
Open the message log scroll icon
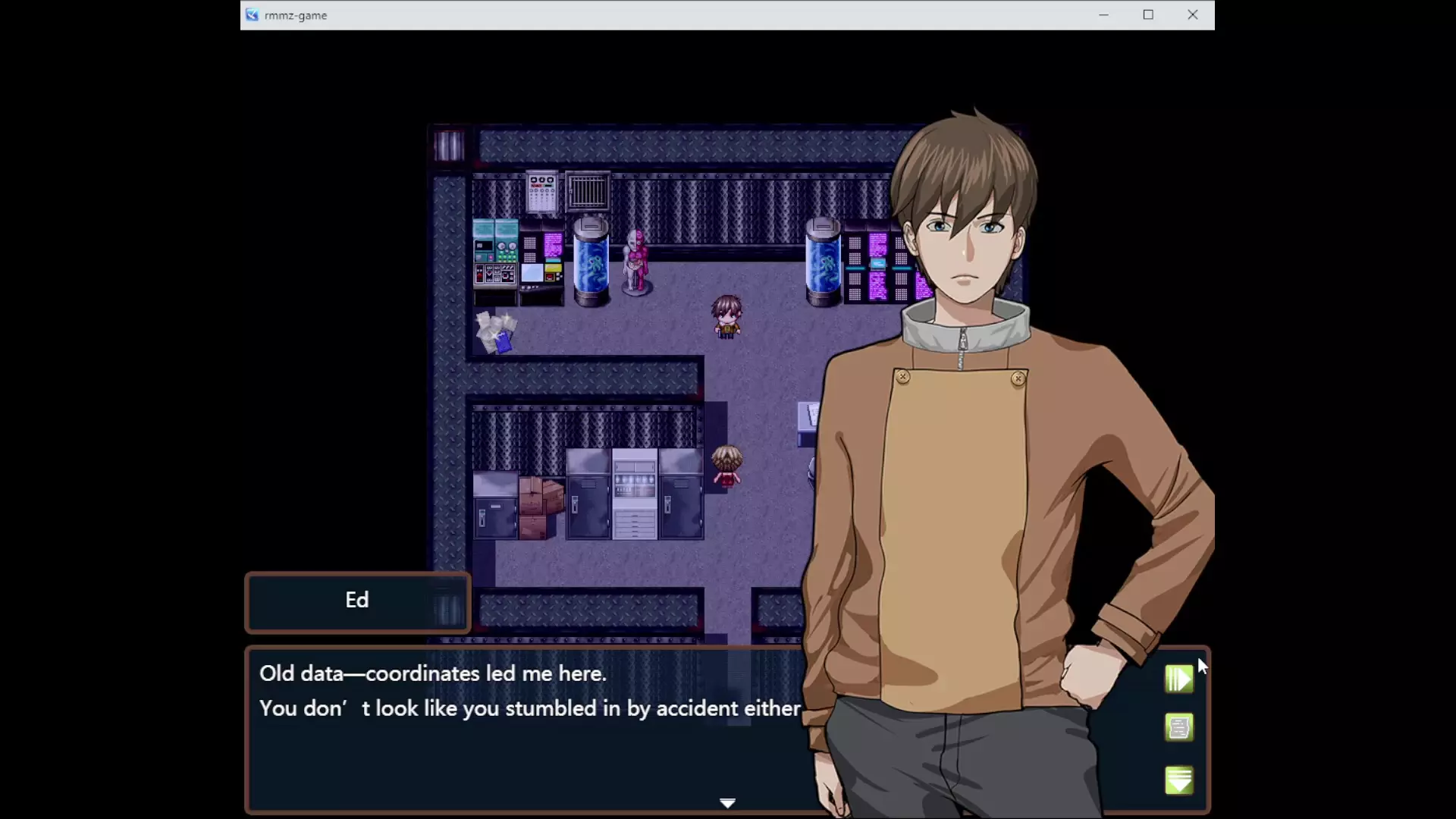(x=1178, y=727)
